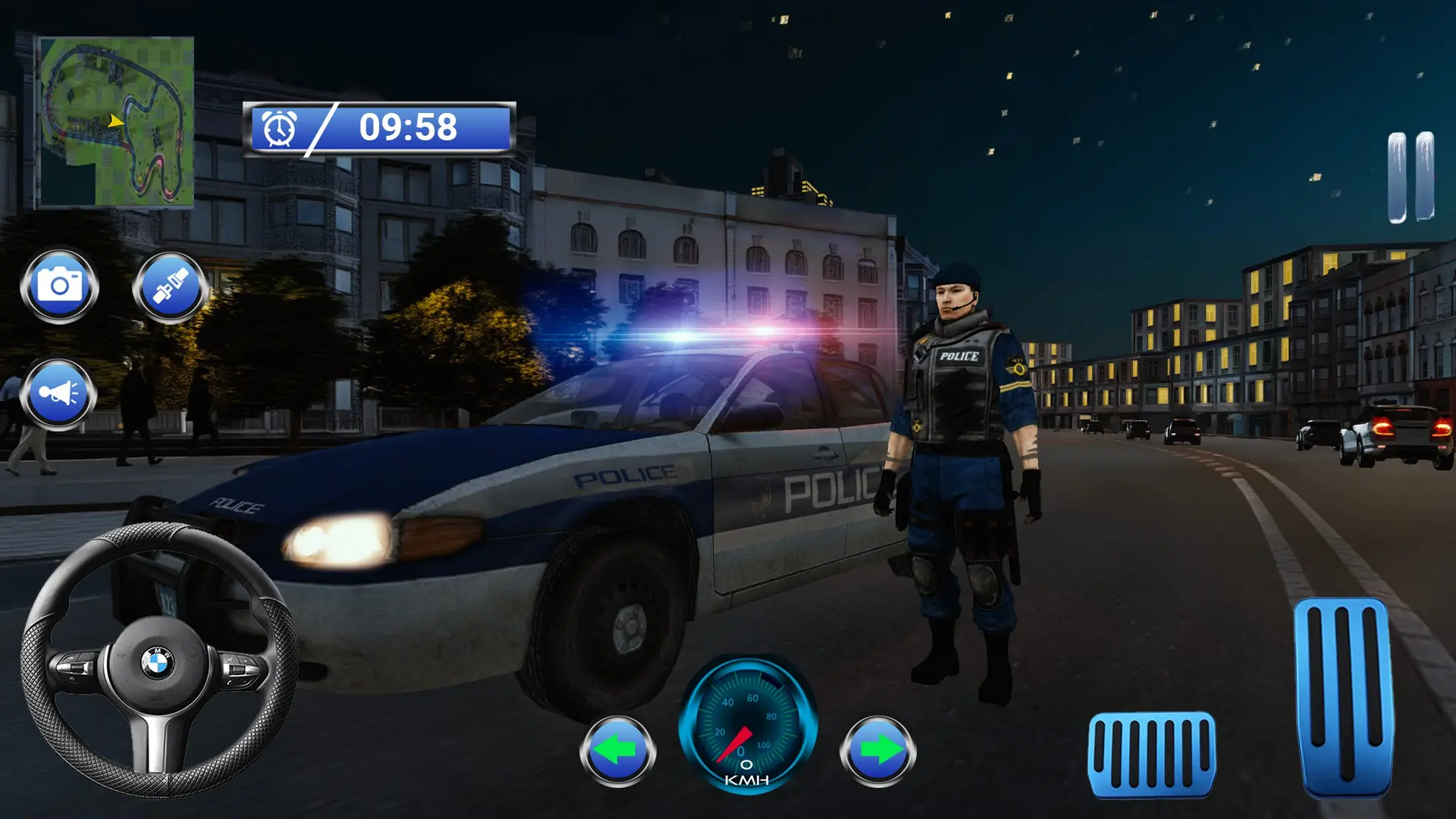Screen dimensions: 1456x819
Task: Fasten the seatbelt button
Action: (x=171, y=287)
